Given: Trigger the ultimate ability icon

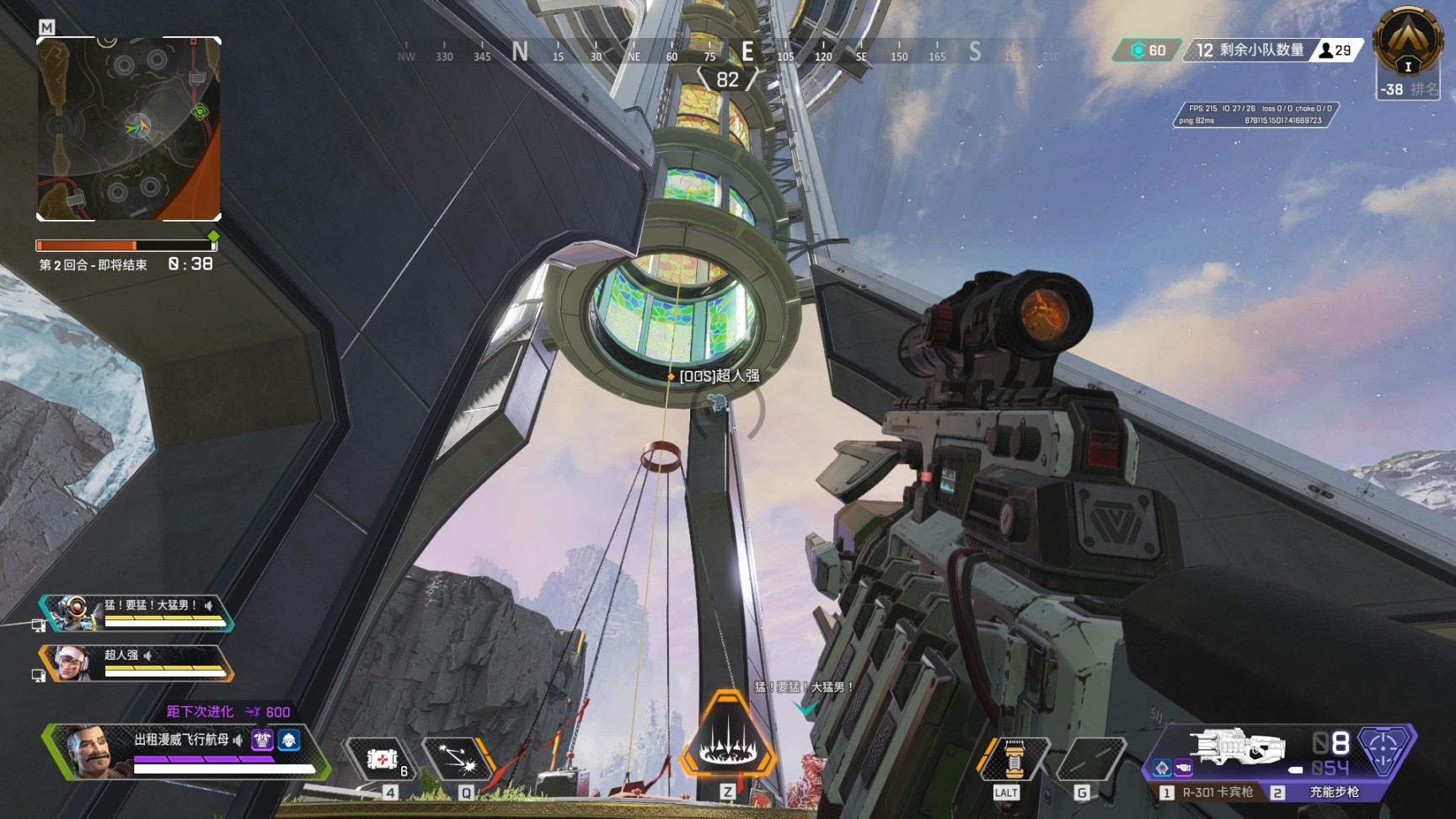Looking at the screenshot, I should 727,737.
